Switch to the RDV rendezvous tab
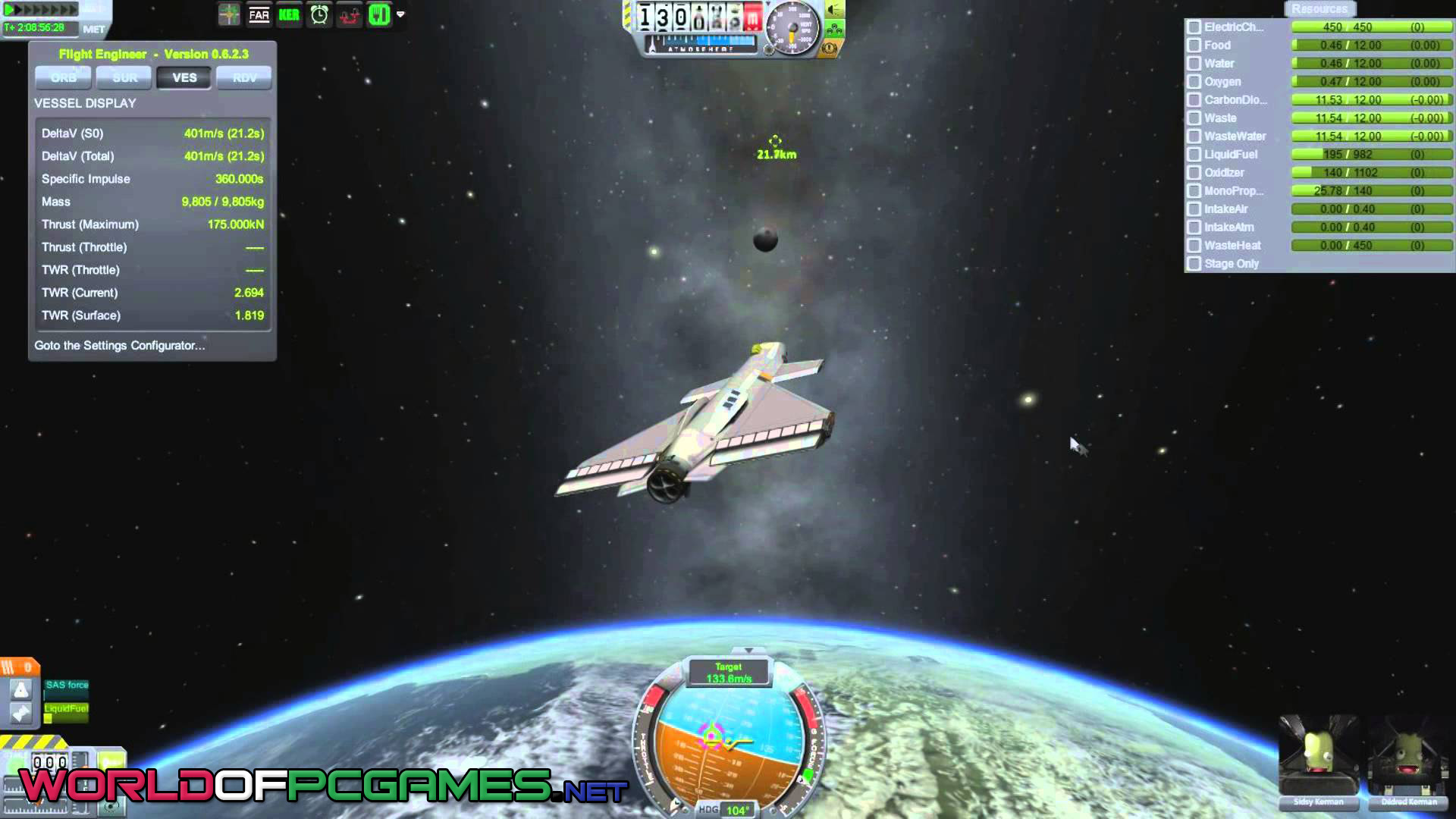Viewport: 1456px width, 819px height. tap(244, 77)
